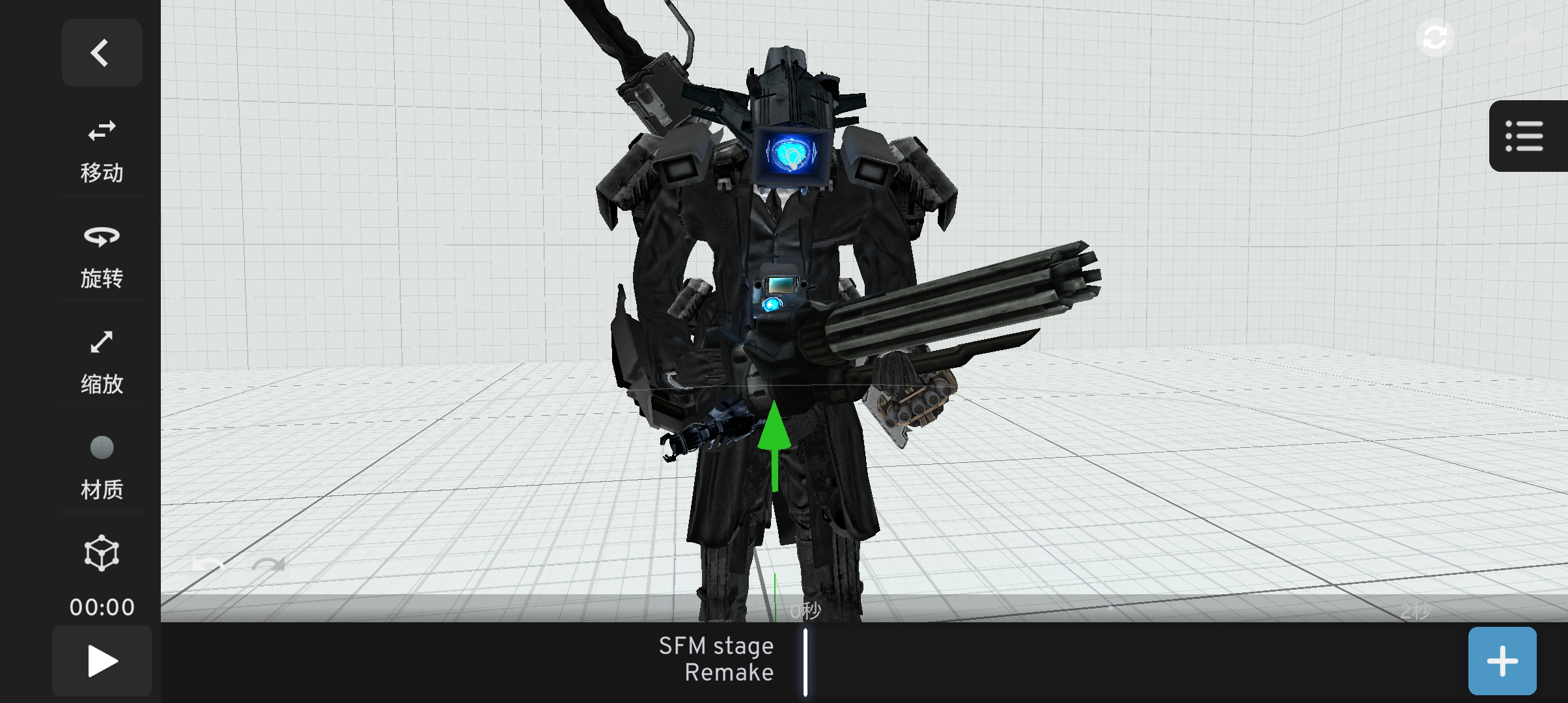Select the SFM stage Remake track

point(716,659)
